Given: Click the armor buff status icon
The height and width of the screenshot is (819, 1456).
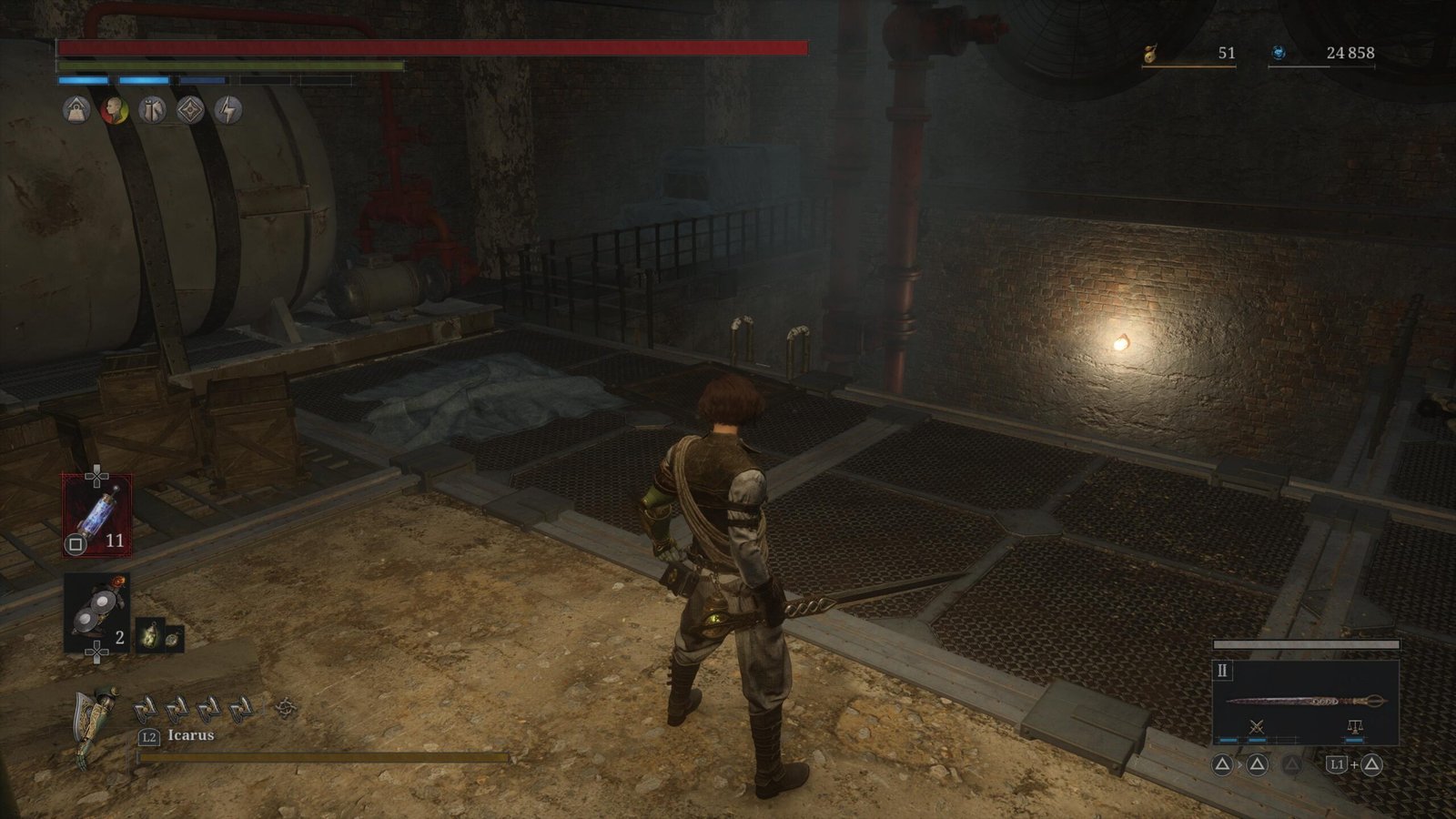Looking at the screenshot, I should pyautogui.click(x=153, y=111).
